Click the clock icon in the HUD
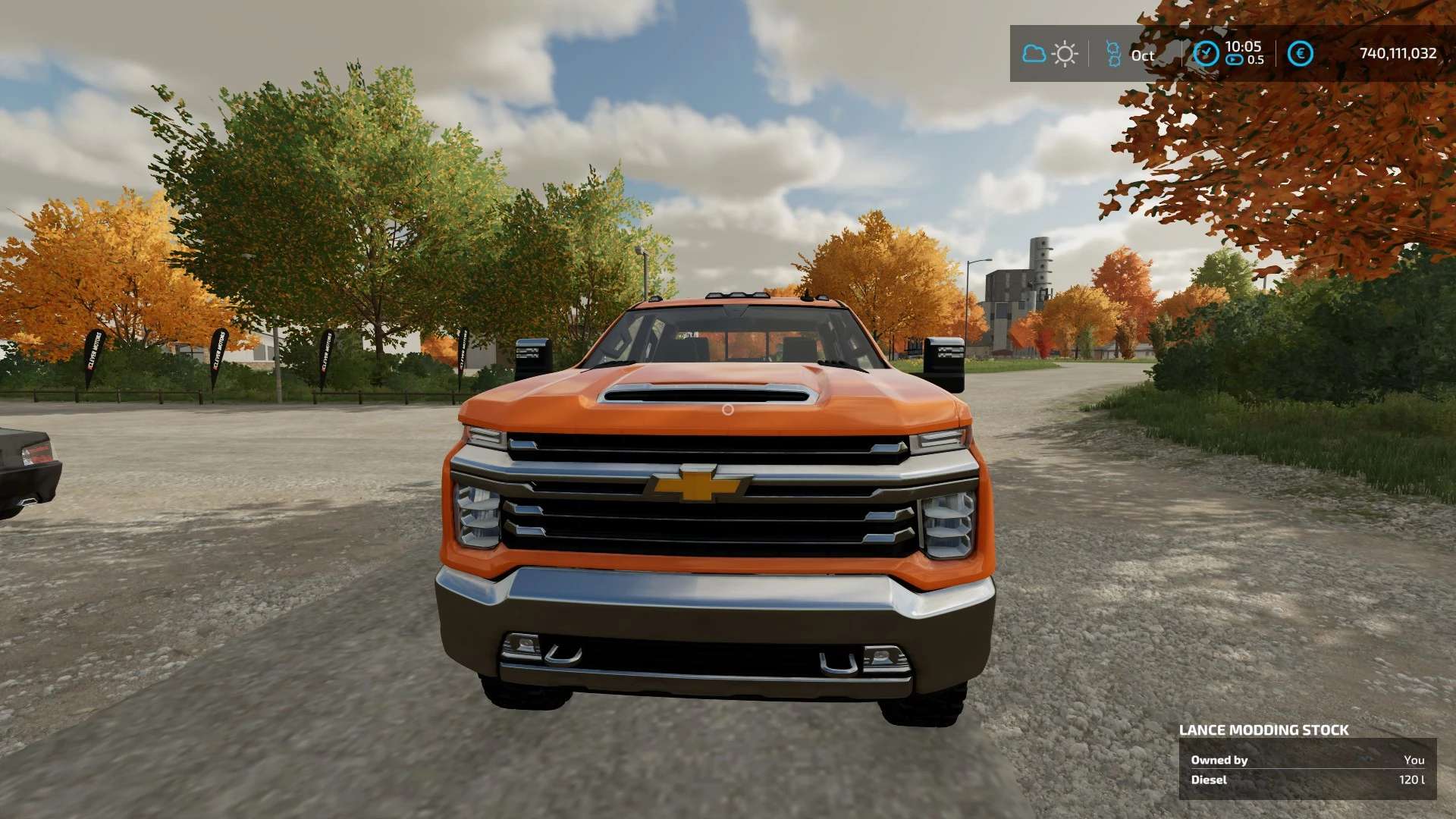The width and height of the screenshot is (1456, 819). 1206,53
